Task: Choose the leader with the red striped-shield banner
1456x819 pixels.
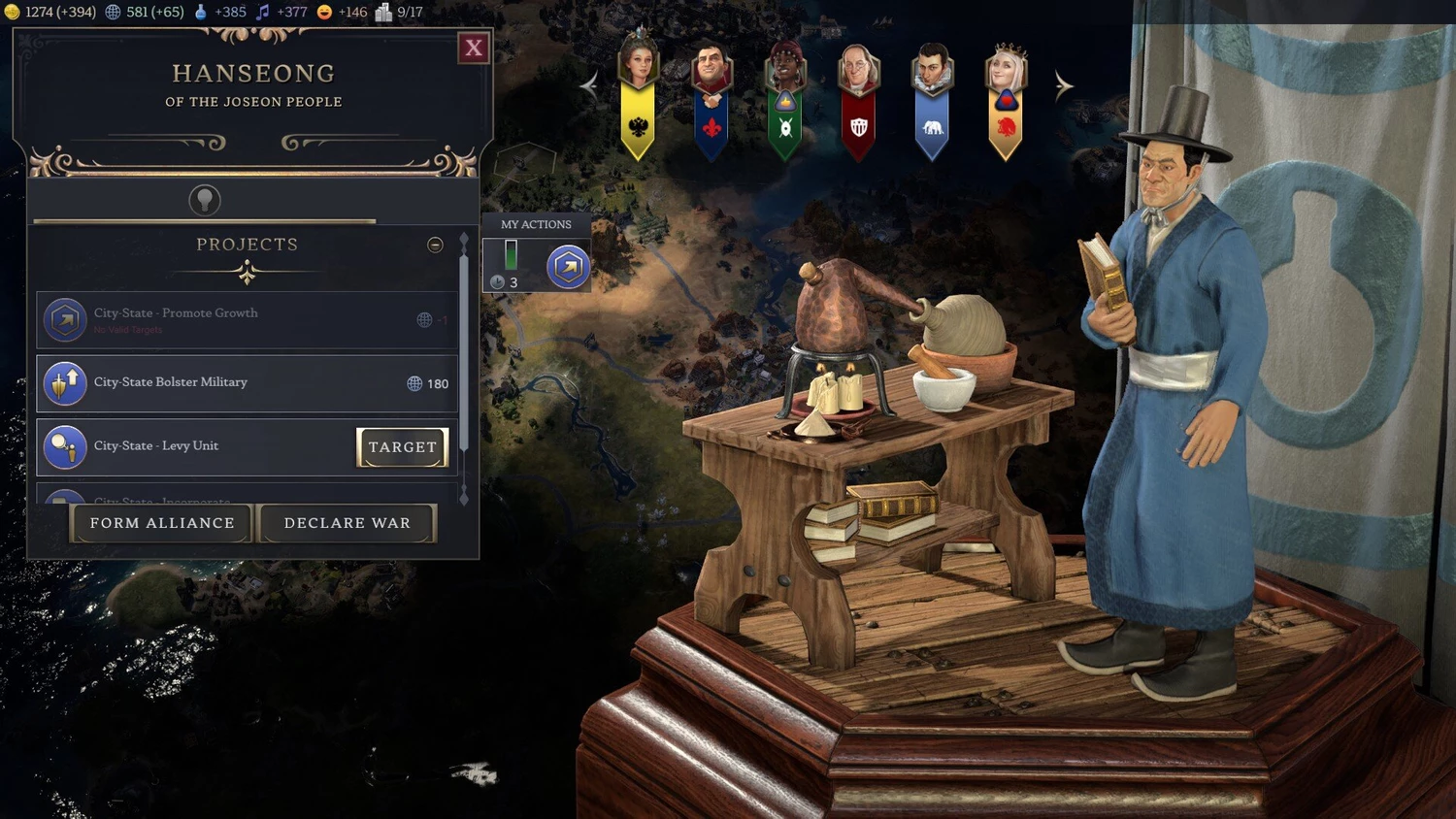Action: 858,97
